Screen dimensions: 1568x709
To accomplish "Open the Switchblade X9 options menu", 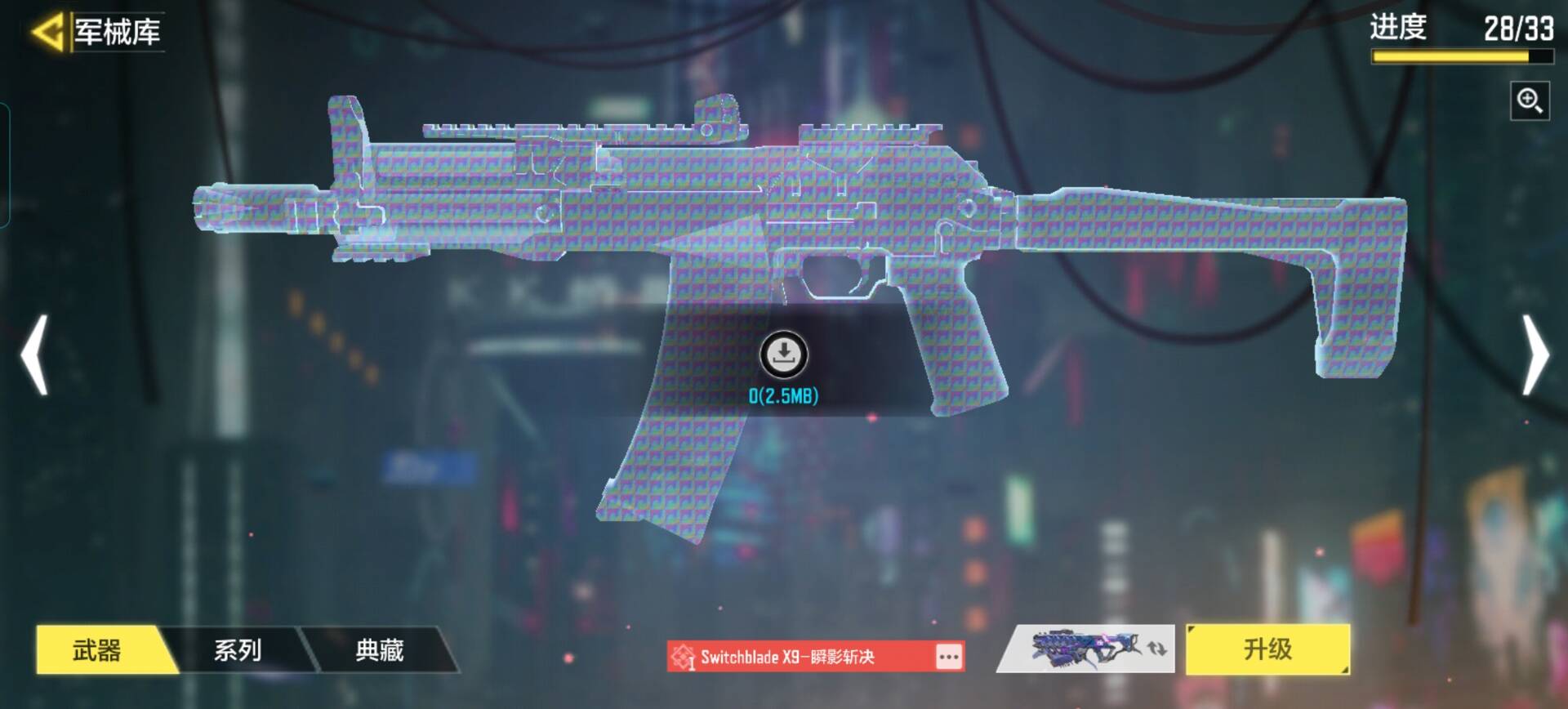I will (948, 657).
